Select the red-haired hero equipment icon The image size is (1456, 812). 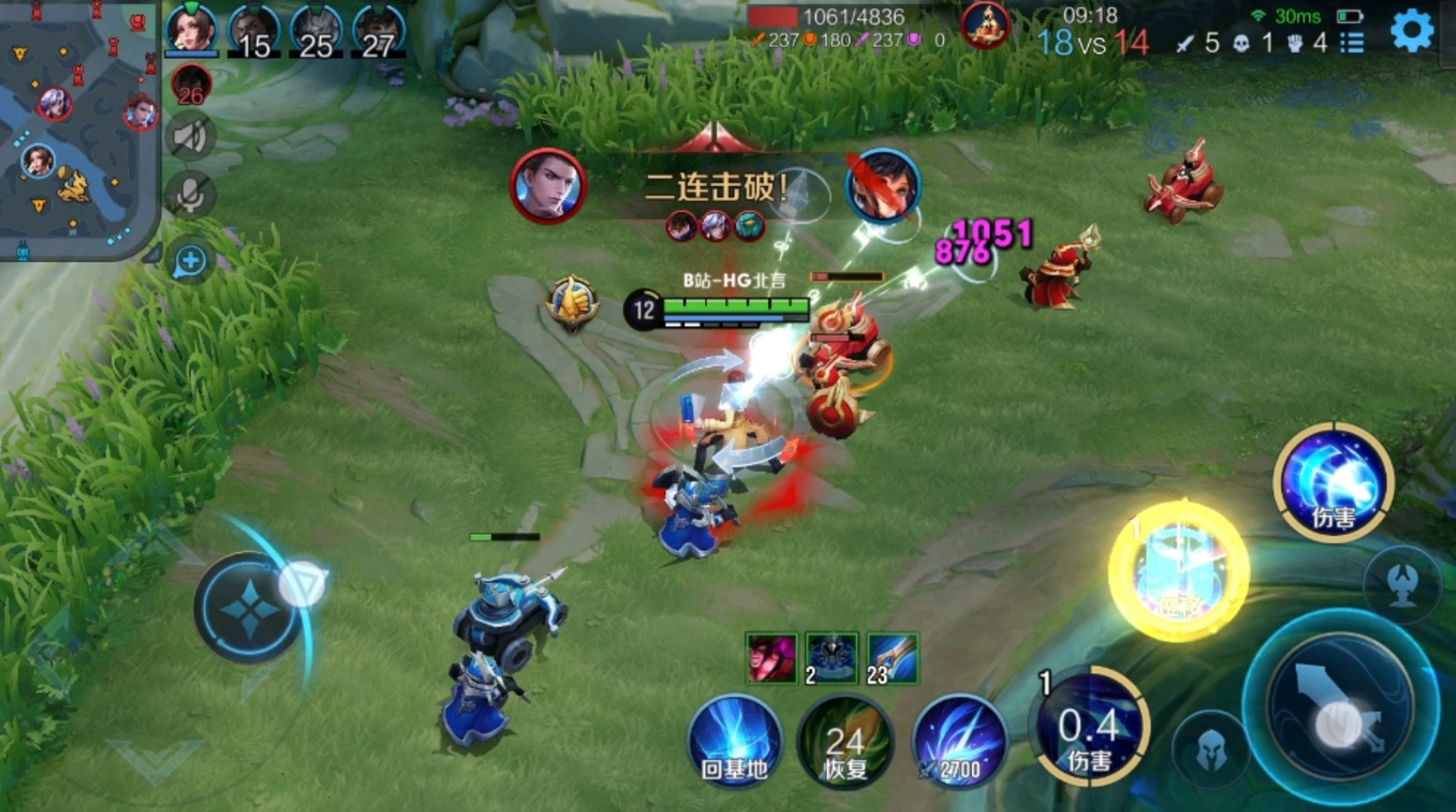click(x=772, y=658)
